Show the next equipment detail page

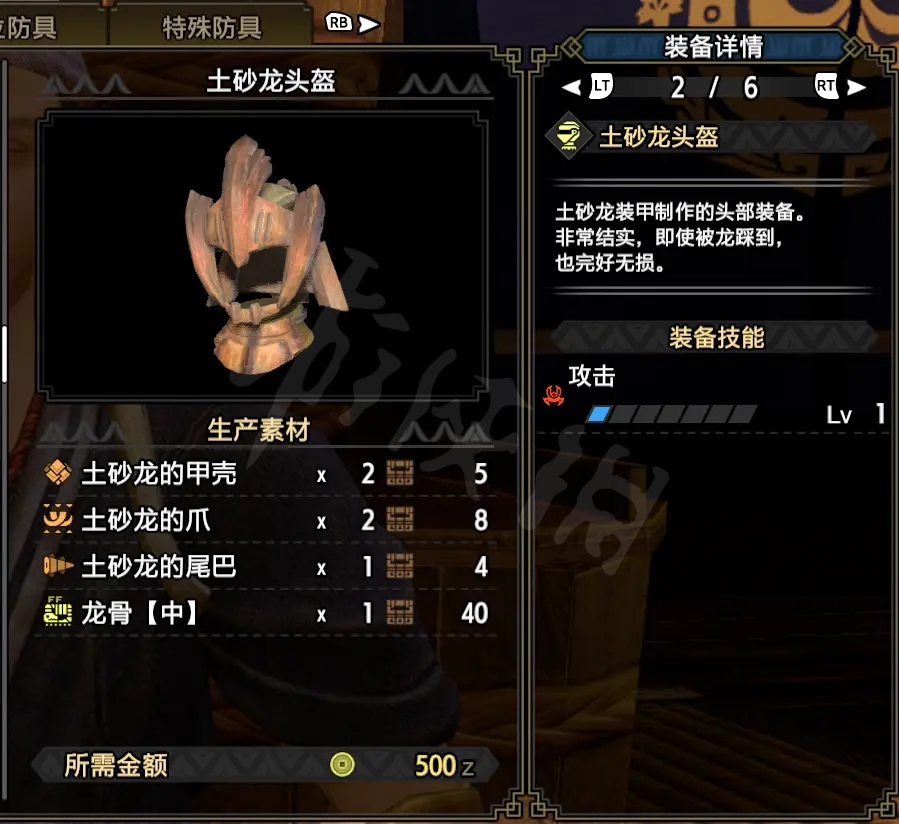pos(840,87)
